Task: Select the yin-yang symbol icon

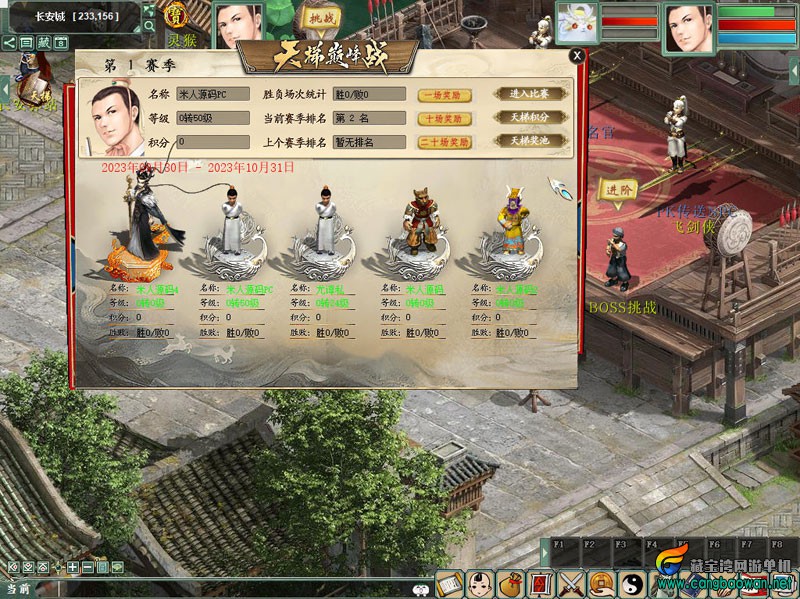Action: [x=632, y=582]
